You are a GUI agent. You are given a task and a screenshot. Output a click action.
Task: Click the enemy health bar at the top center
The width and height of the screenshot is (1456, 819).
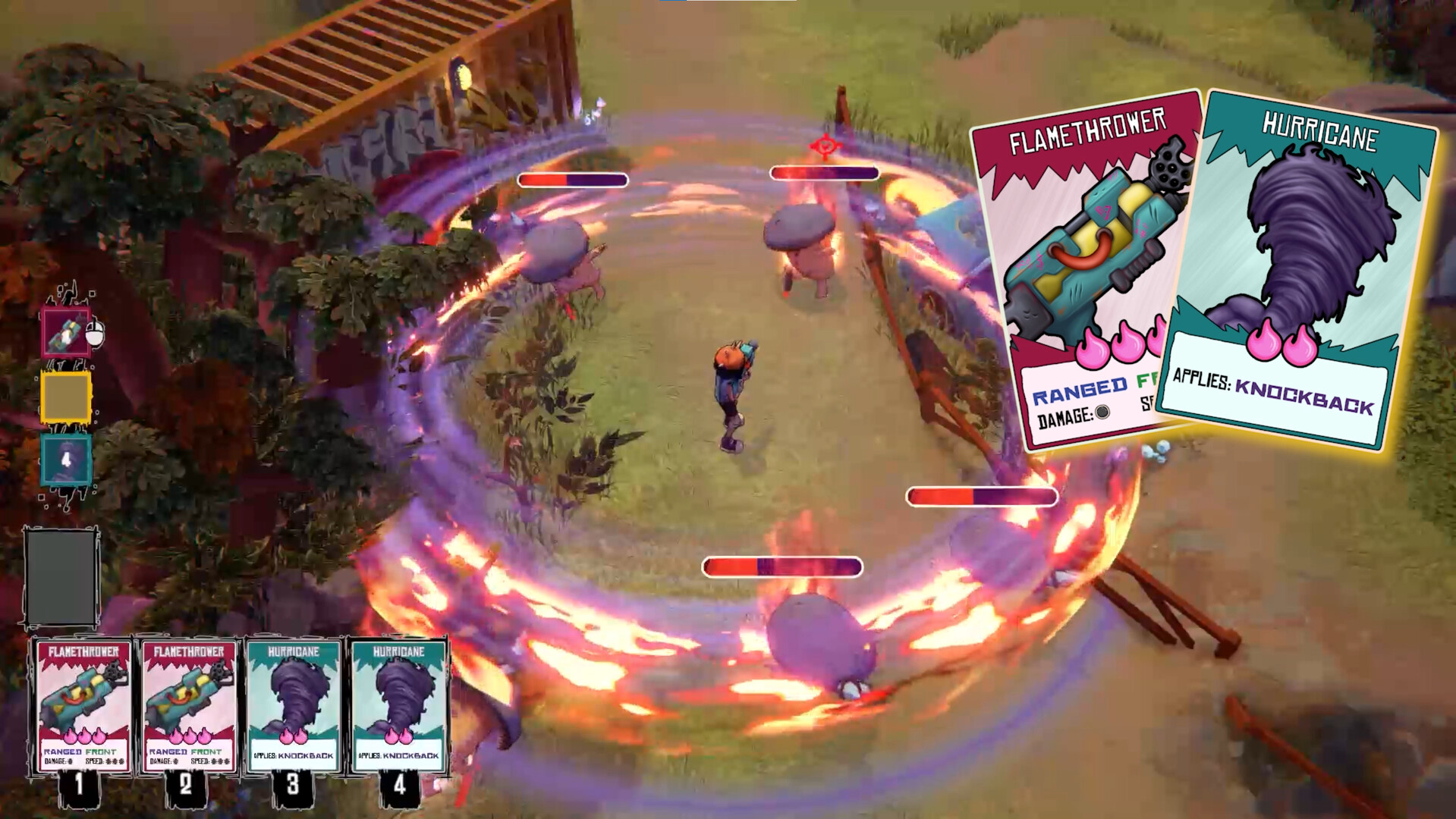(824, 173)
